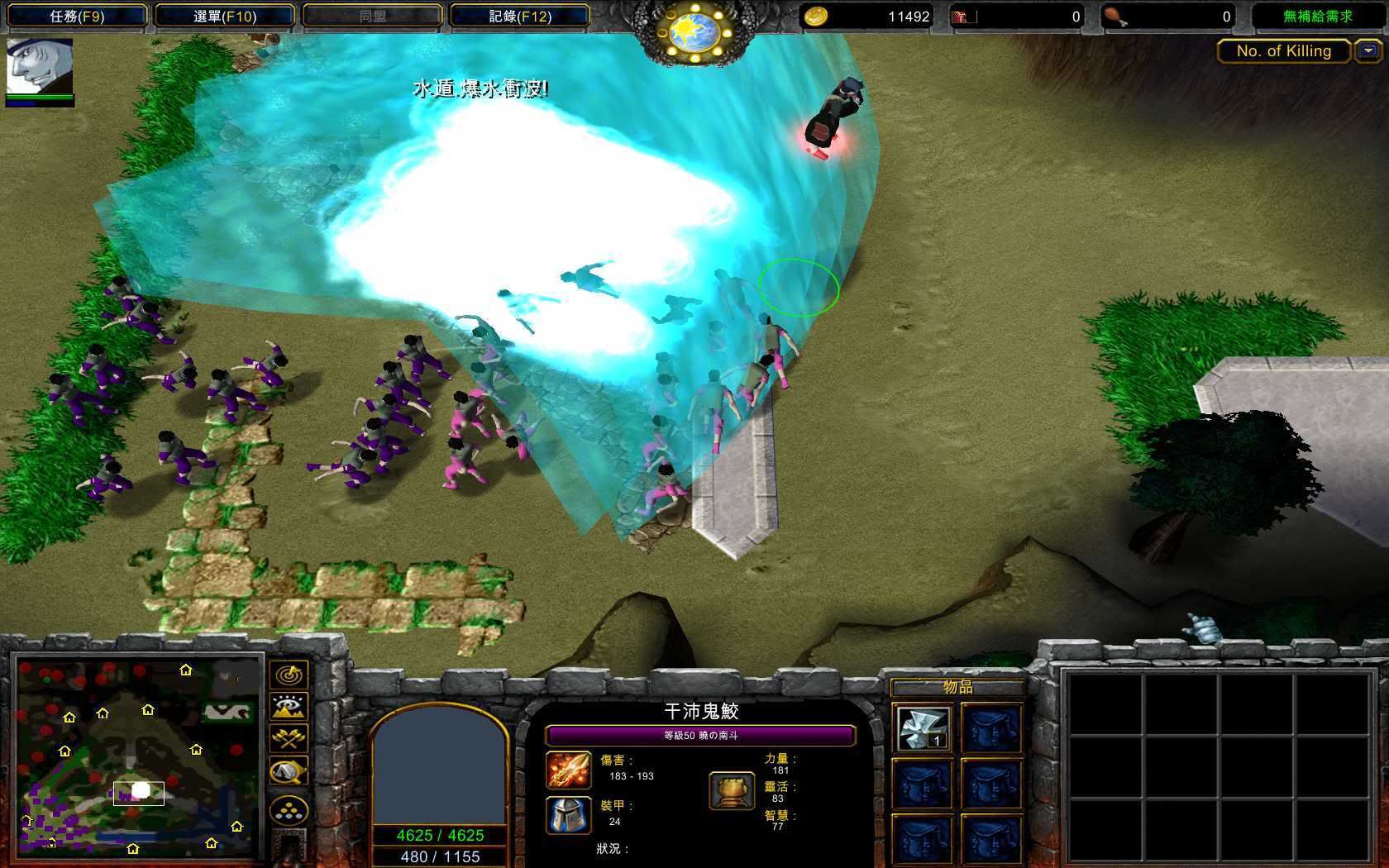Collapse the No. of Killing leaderboard arrow
The width and height of the screenshot is (1389, 868).
(x=1368, y=51)
